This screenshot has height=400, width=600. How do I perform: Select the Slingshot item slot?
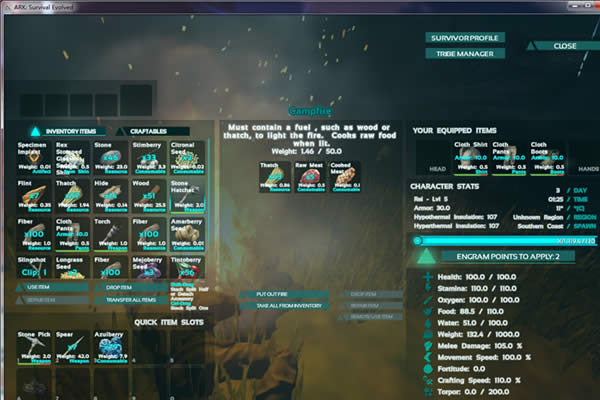33,271
